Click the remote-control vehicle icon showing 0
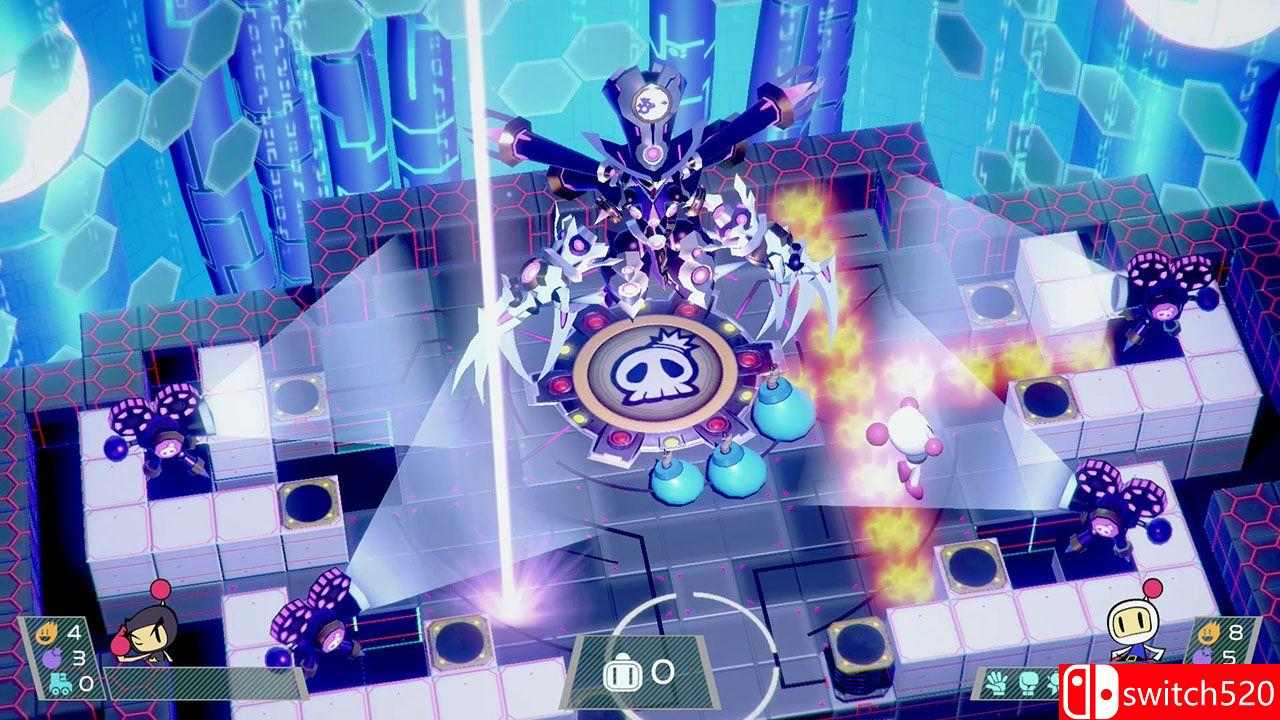Image resolution: width=1280 pixels, height=720 pixels. tap(59, 682)
